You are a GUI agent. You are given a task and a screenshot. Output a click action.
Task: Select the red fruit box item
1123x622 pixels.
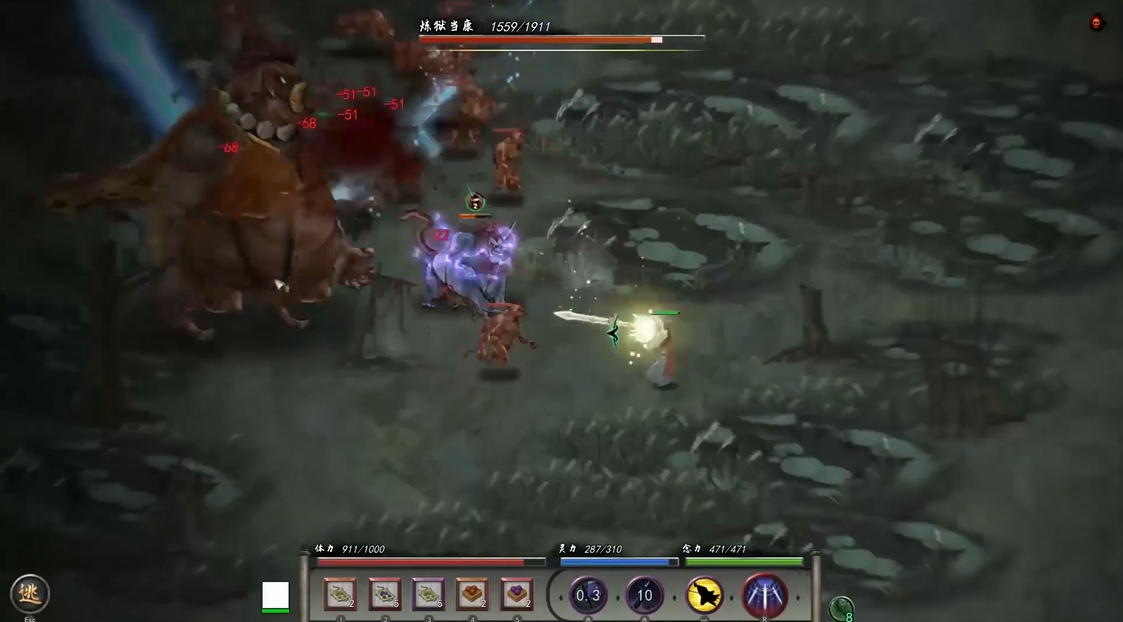point(472,595)
